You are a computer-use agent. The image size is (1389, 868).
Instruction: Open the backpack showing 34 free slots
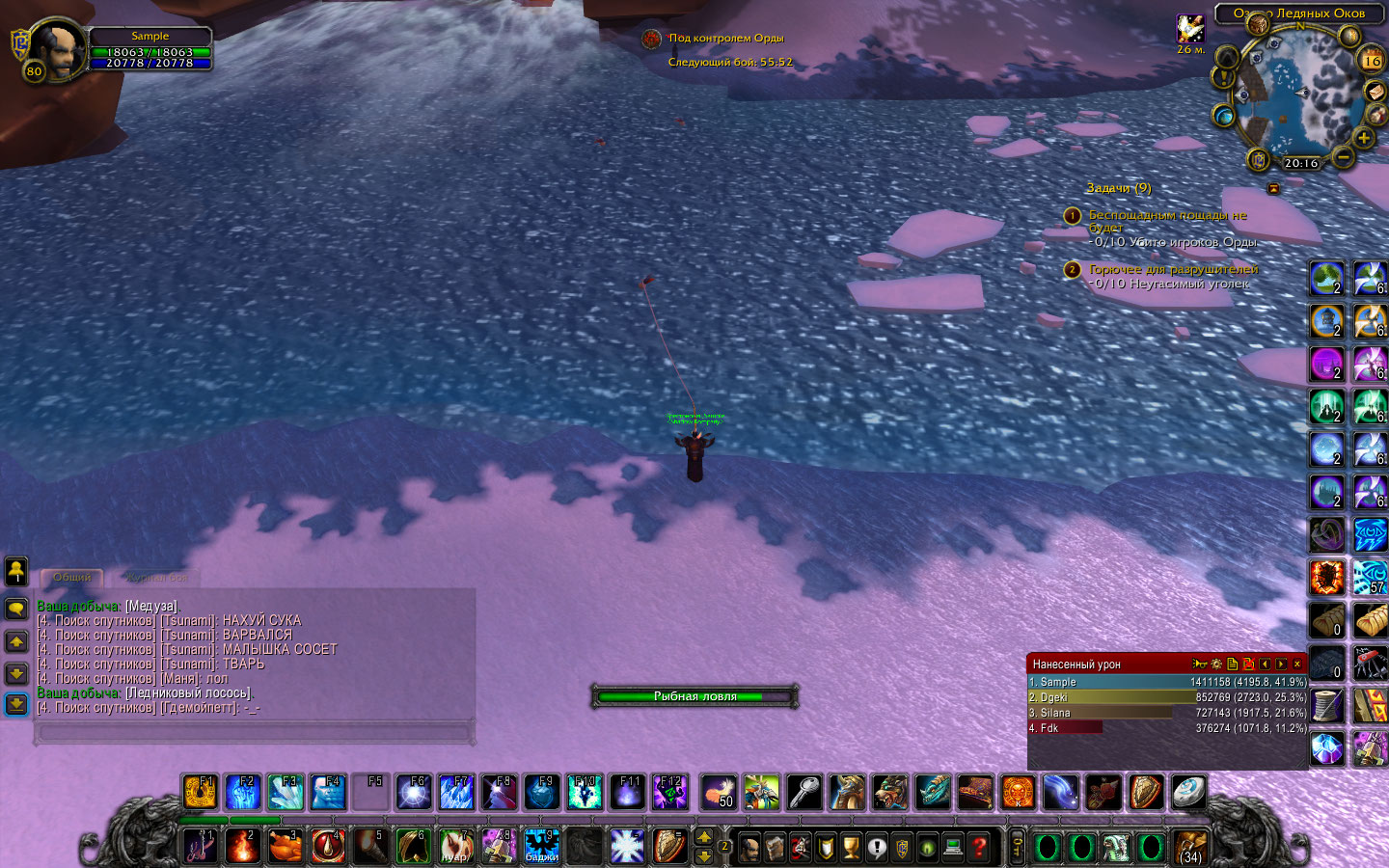coord(1190,846)
